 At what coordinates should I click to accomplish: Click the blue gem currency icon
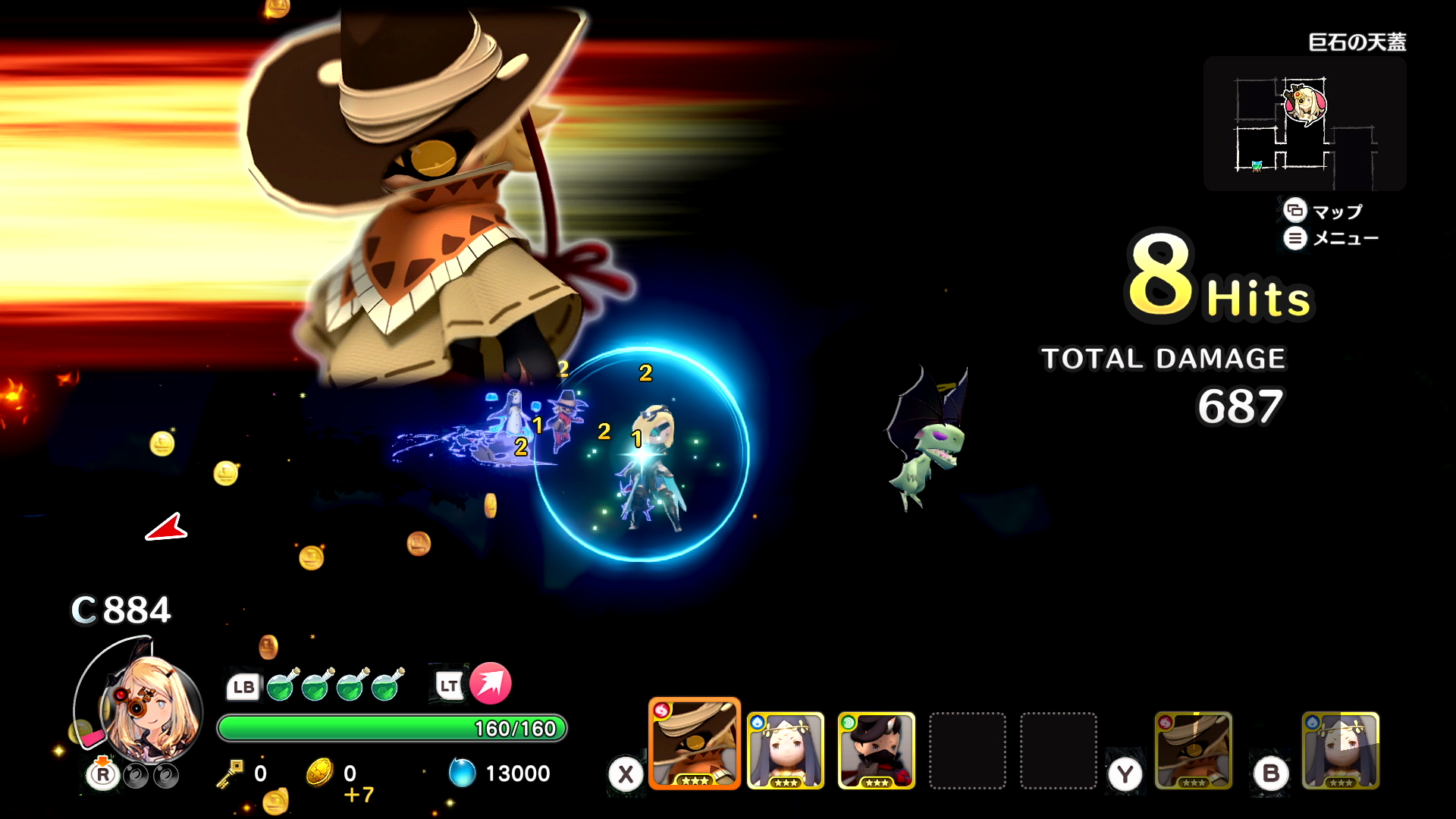pos(462,773)
